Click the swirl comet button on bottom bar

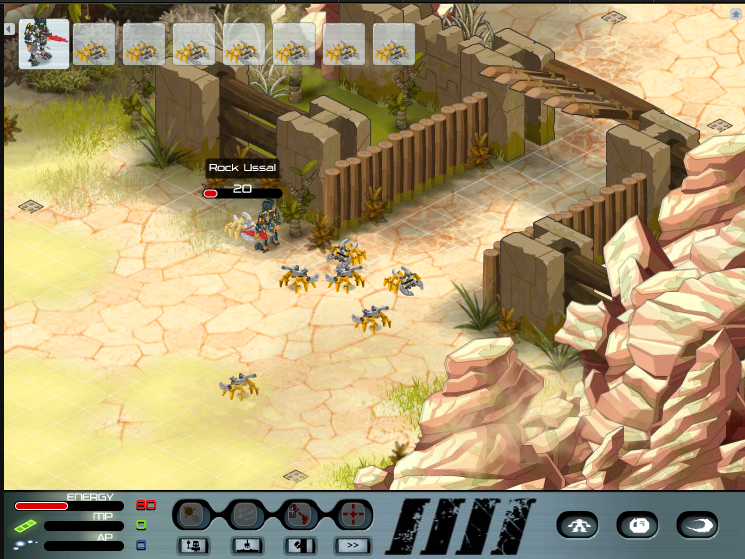click(697, 525)
